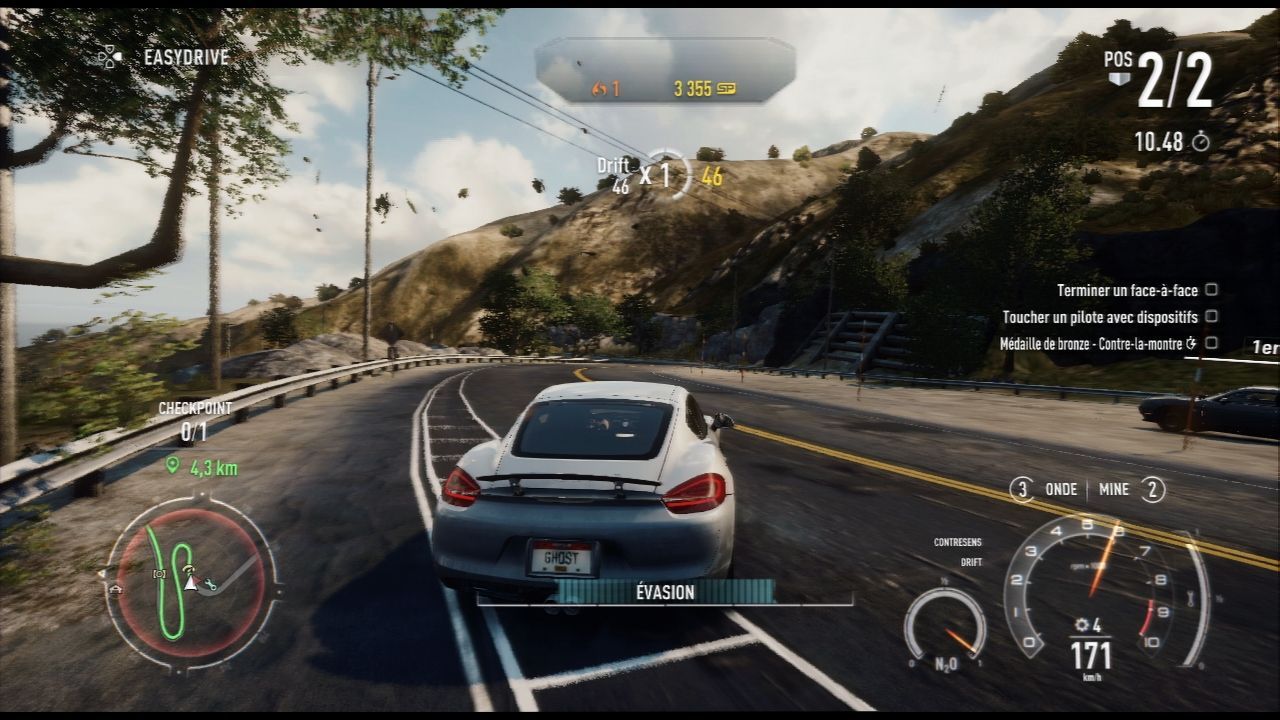Tick the 'Toucher un pilote avec dispositifs' box
This screenshot has width=1280, height=720.
click(1211, 316)
